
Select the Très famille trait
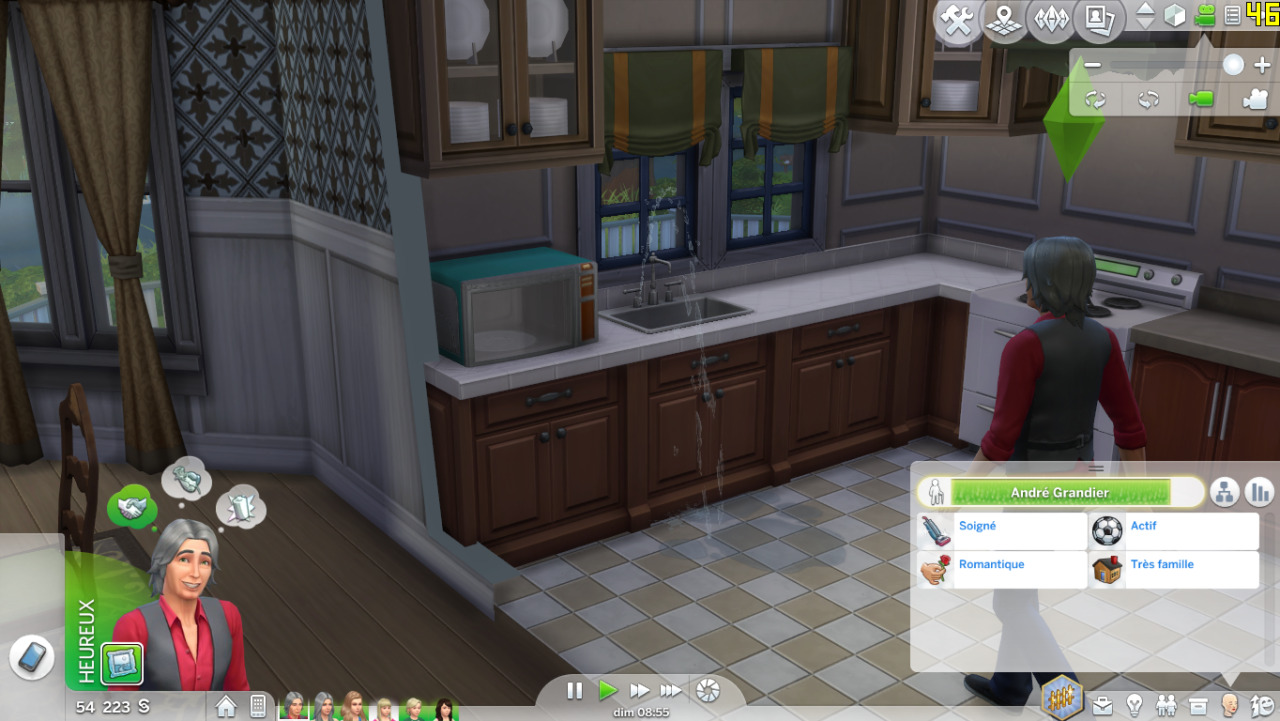(1173, 569)
